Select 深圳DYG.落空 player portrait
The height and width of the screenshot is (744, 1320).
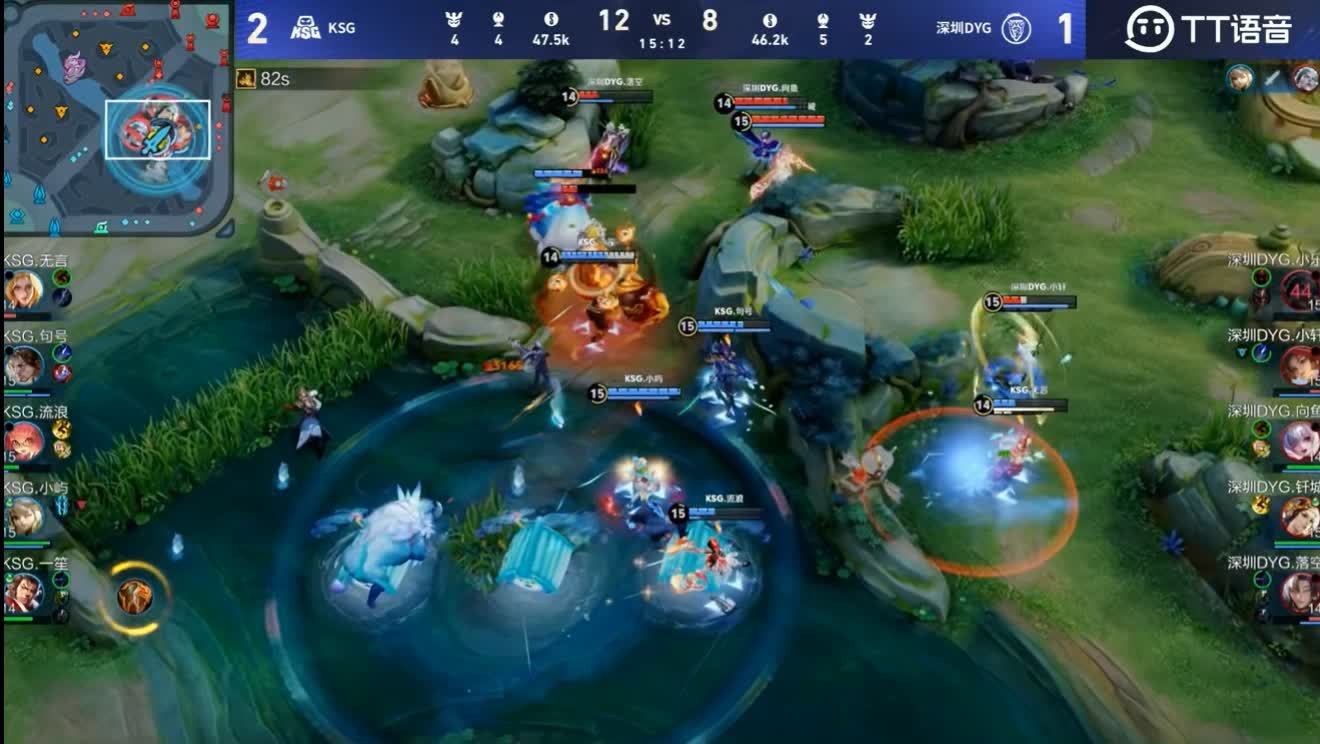(1299, 592)
